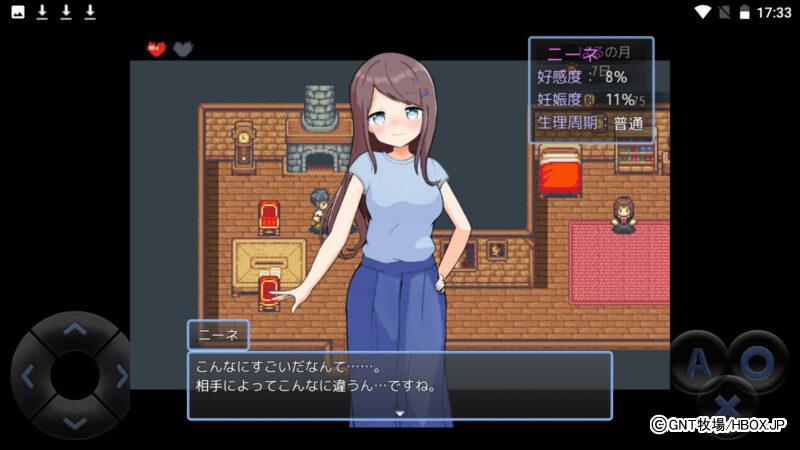Image resolution: width=800 pixels, height=450 pixels.
Task: Tap the D-pad down arrow
Action: tap(74, 423)
